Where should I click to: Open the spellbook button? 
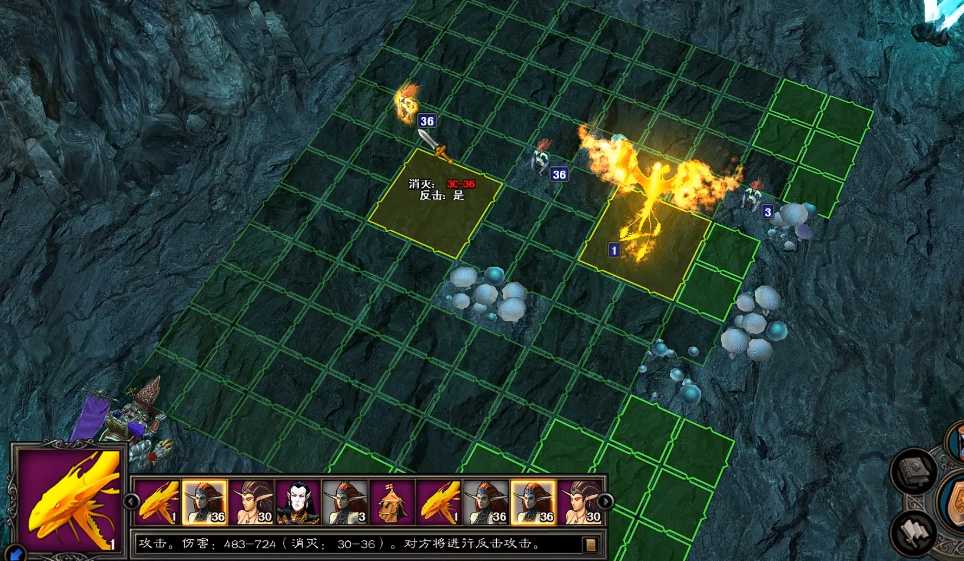pos(912,470)
